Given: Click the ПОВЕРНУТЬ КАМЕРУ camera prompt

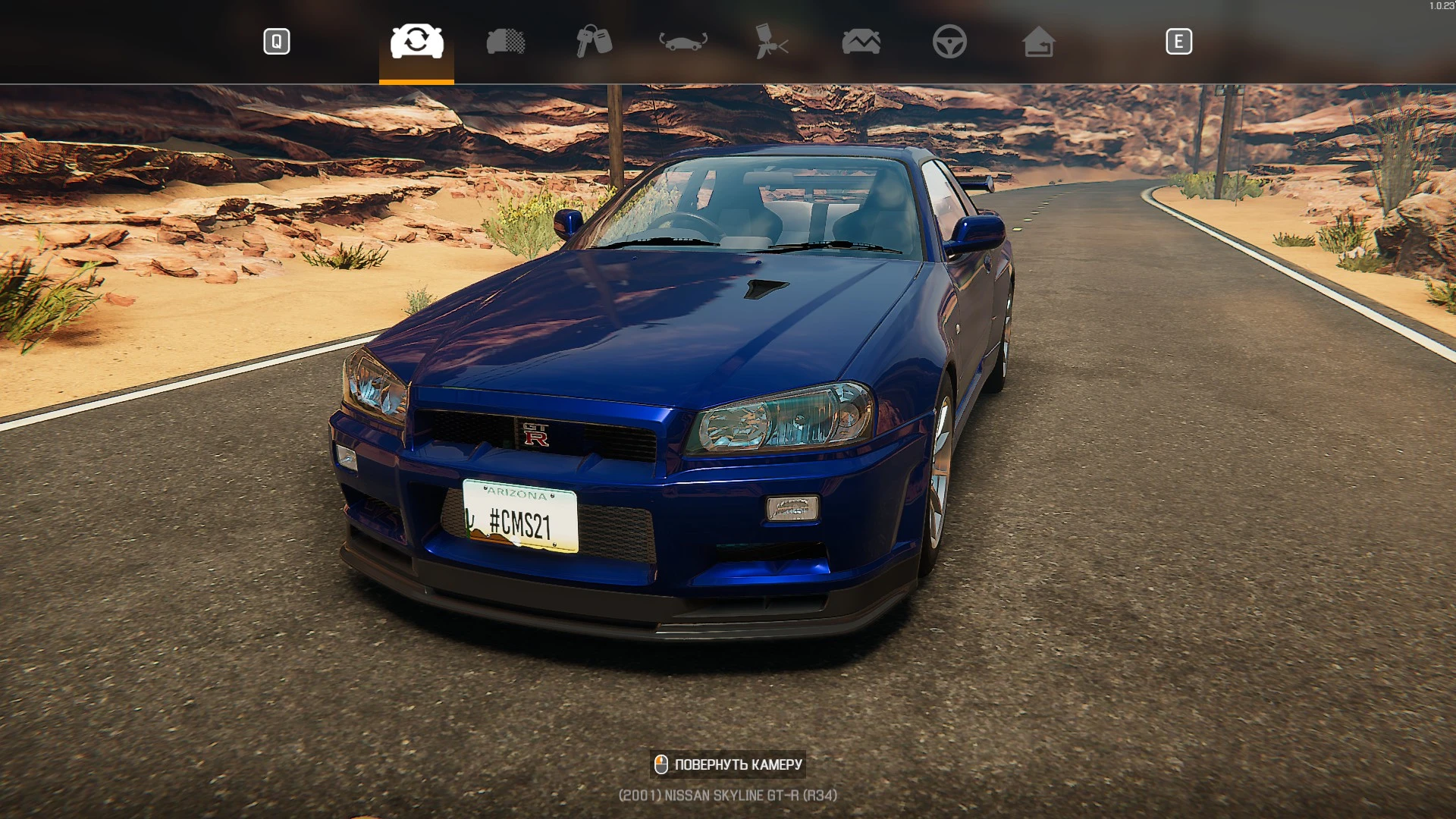Looking at the screenshot, I should coord(728,764).
